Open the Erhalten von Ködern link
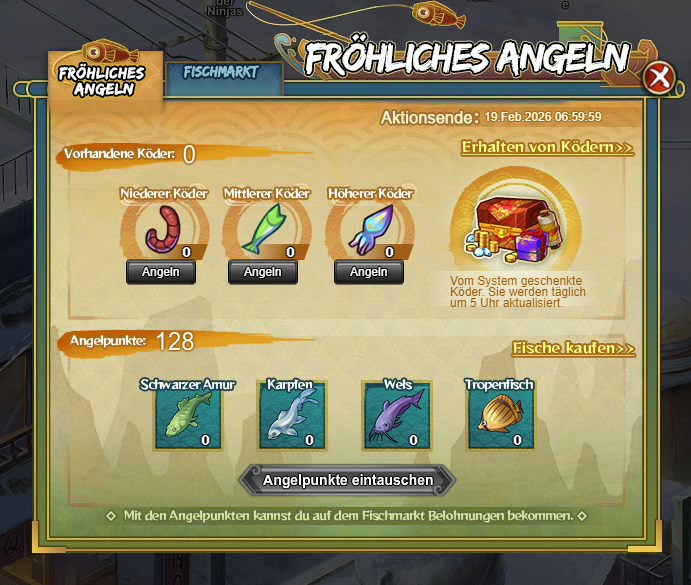Screen dimensions: 691x585 pos(547,148)
